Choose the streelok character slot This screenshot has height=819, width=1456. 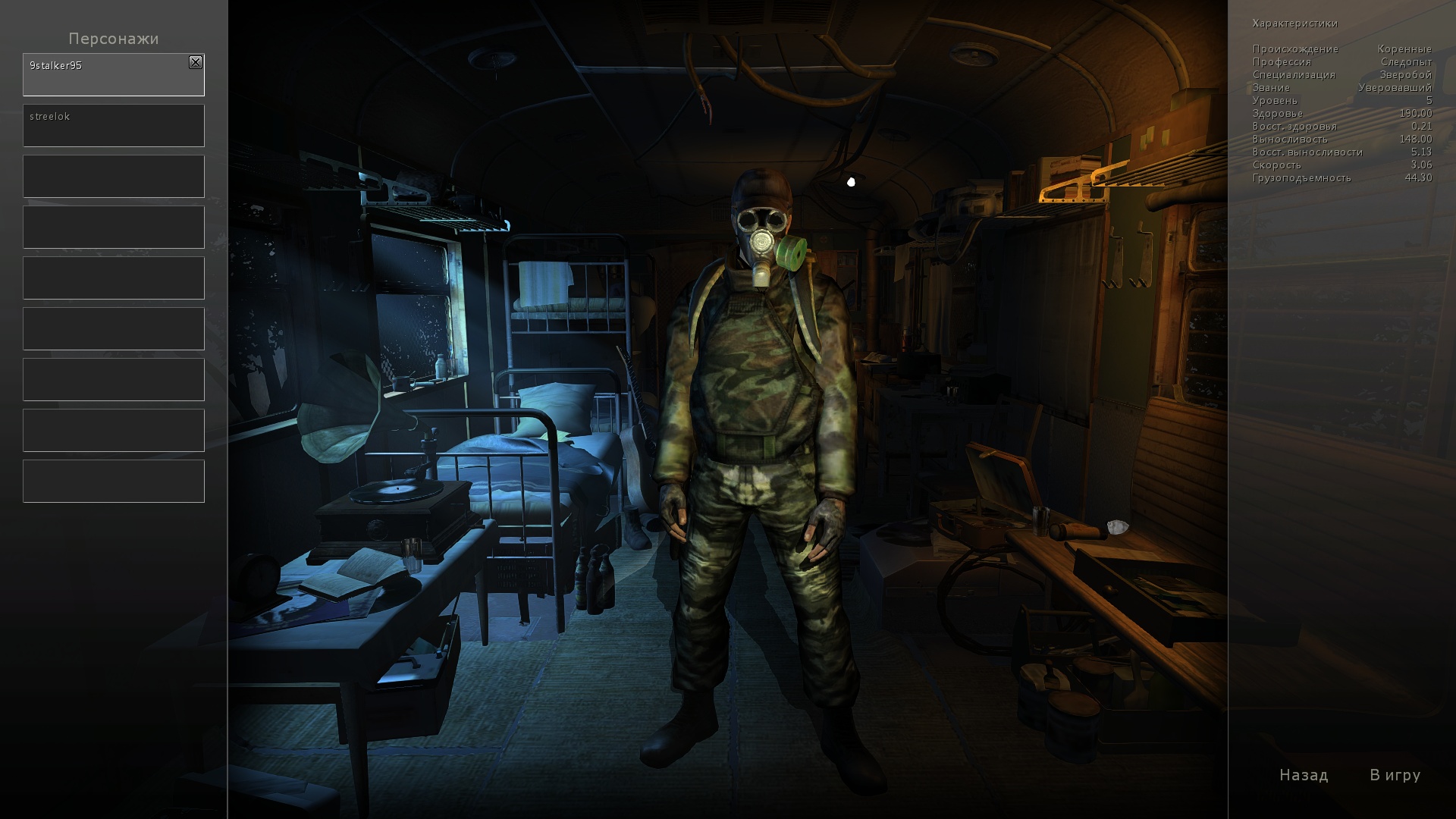coord(114,126)
